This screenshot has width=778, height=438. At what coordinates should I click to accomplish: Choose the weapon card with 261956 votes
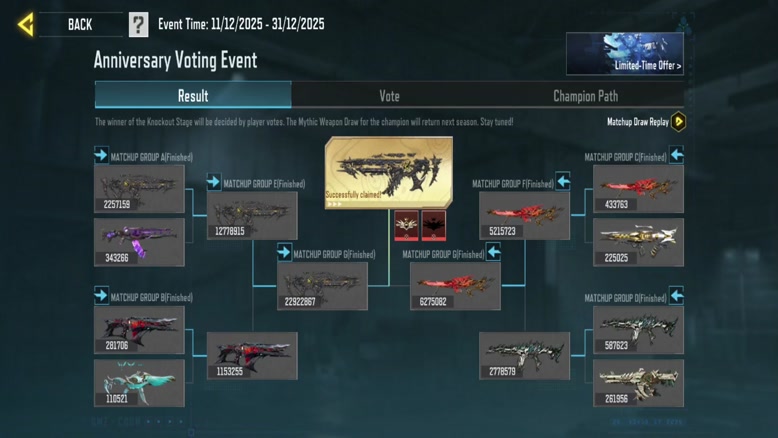click(x=638, y=383)
